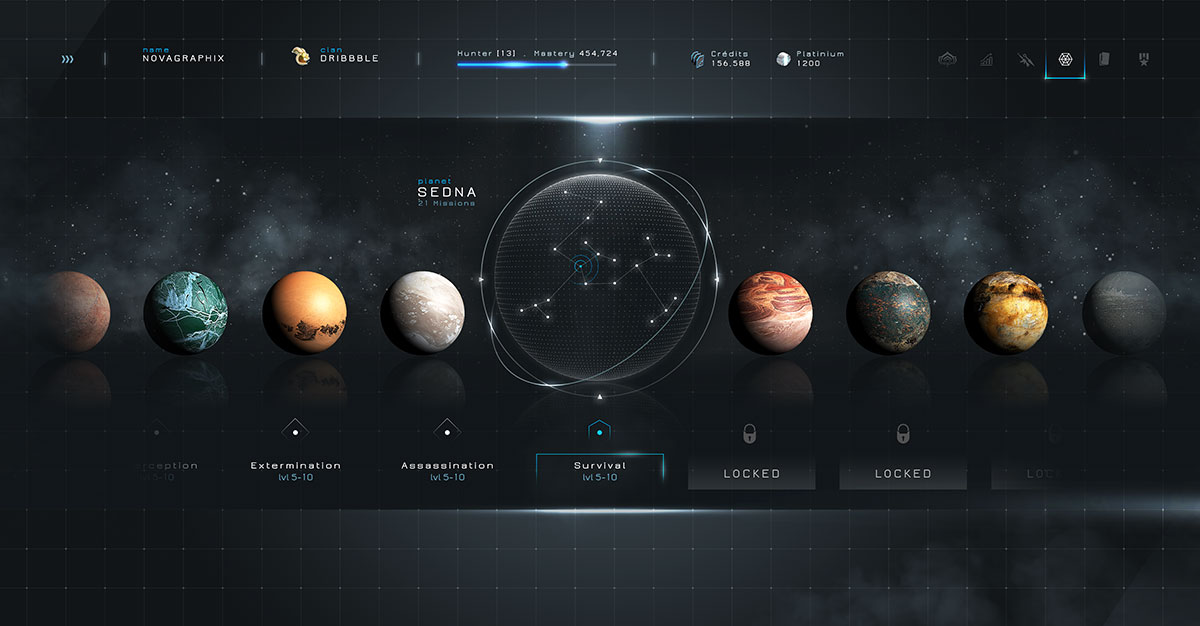Choose the Assassination mission type
Screen dimensions: 1200x626
coord(447,469)
